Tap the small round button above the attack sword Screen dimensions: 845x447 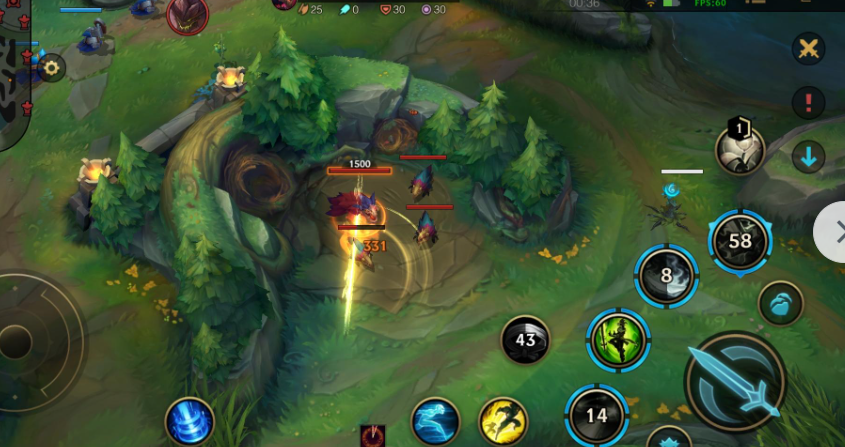780,303
